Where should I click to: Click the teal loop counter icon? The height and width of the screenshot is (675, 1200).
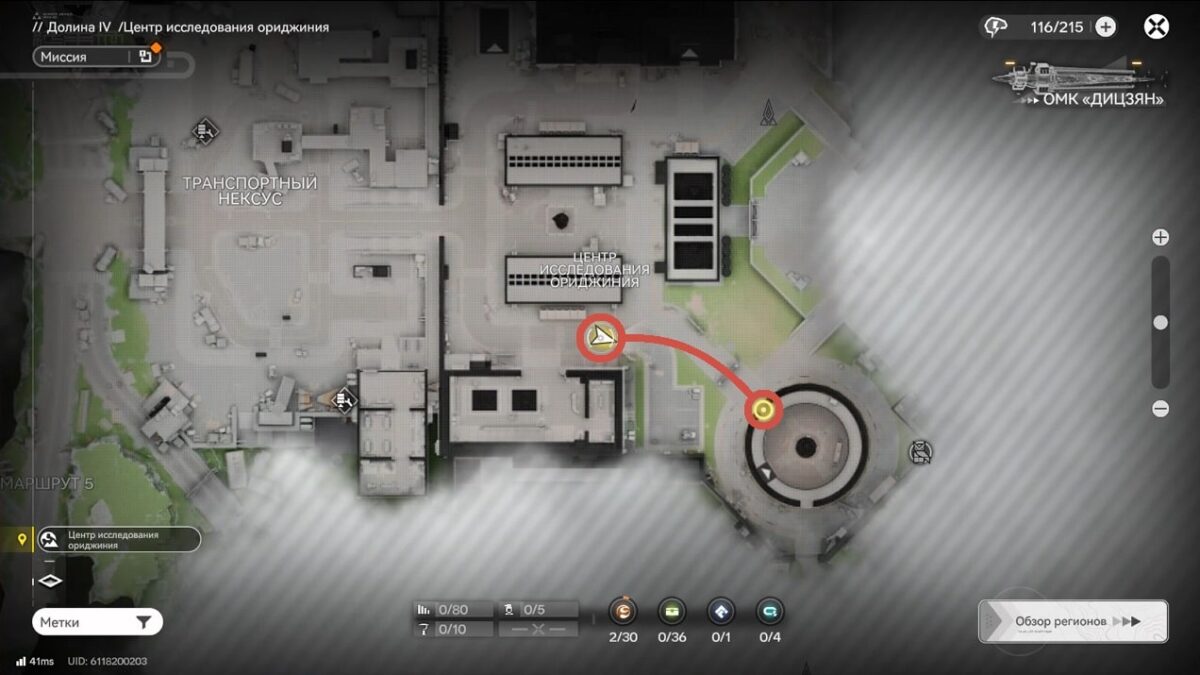pyautogui.click(x=770, y=611)
